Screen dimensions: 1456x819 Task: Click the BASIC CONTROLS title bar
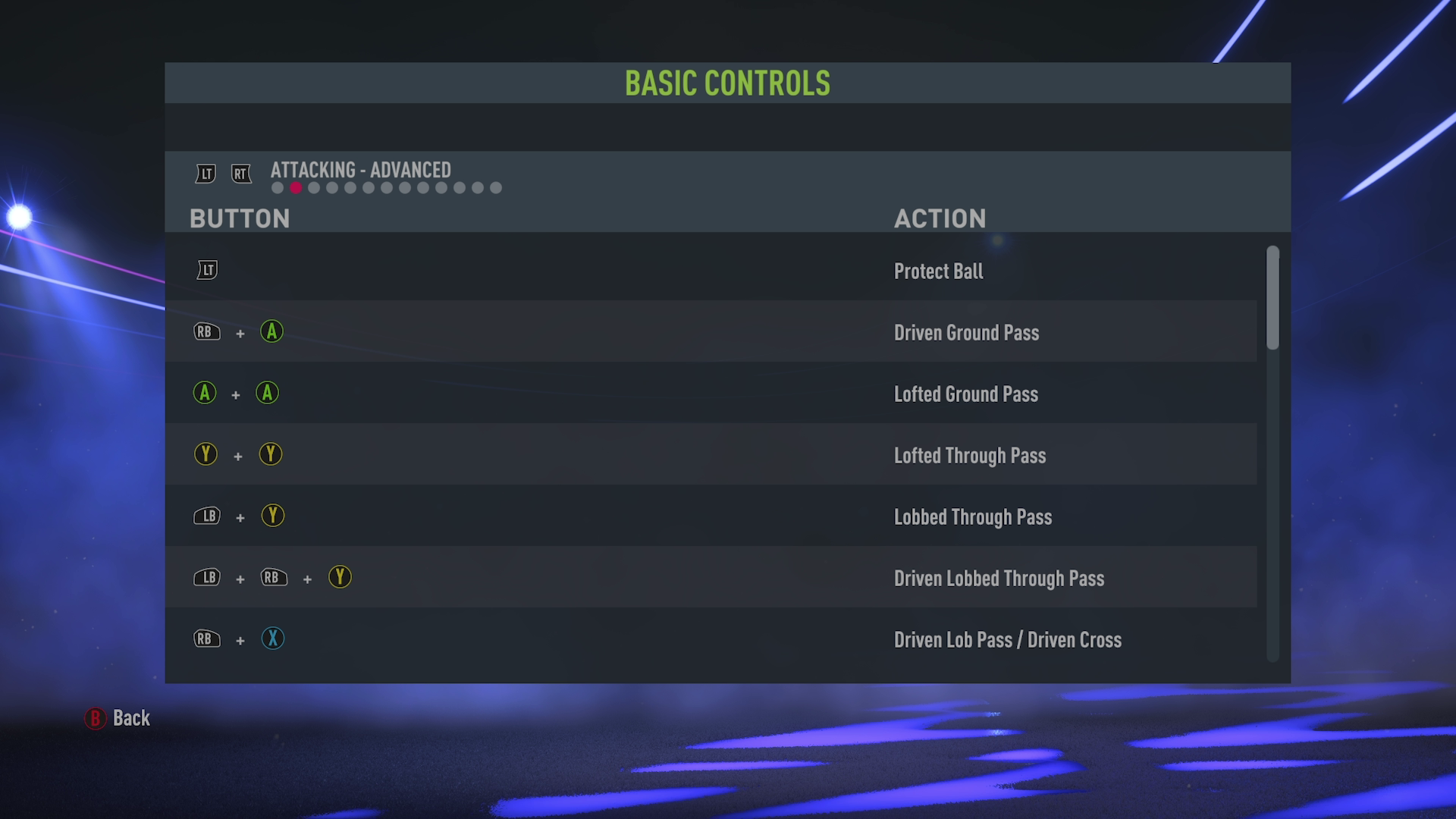click(727, 83)
